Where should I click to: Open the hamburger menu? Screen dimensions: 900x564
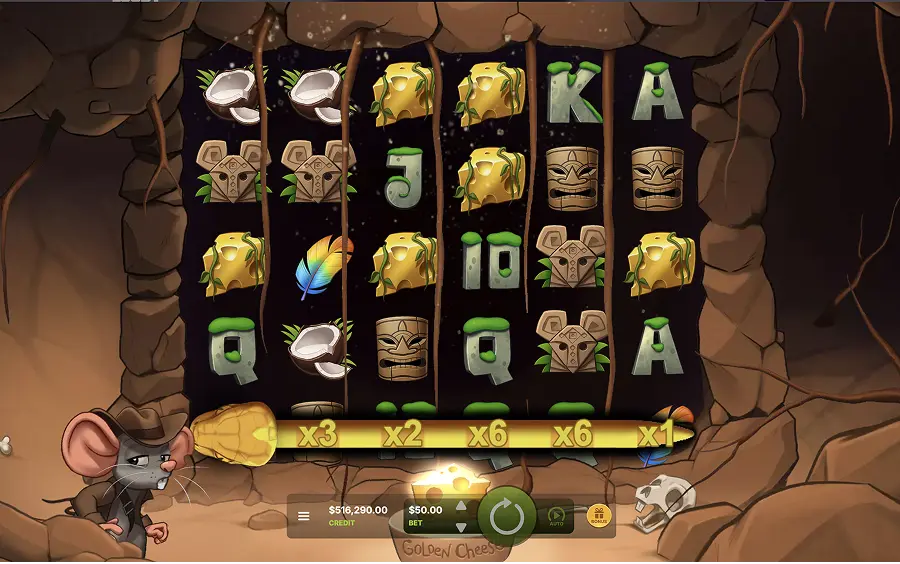coord(304,517)
